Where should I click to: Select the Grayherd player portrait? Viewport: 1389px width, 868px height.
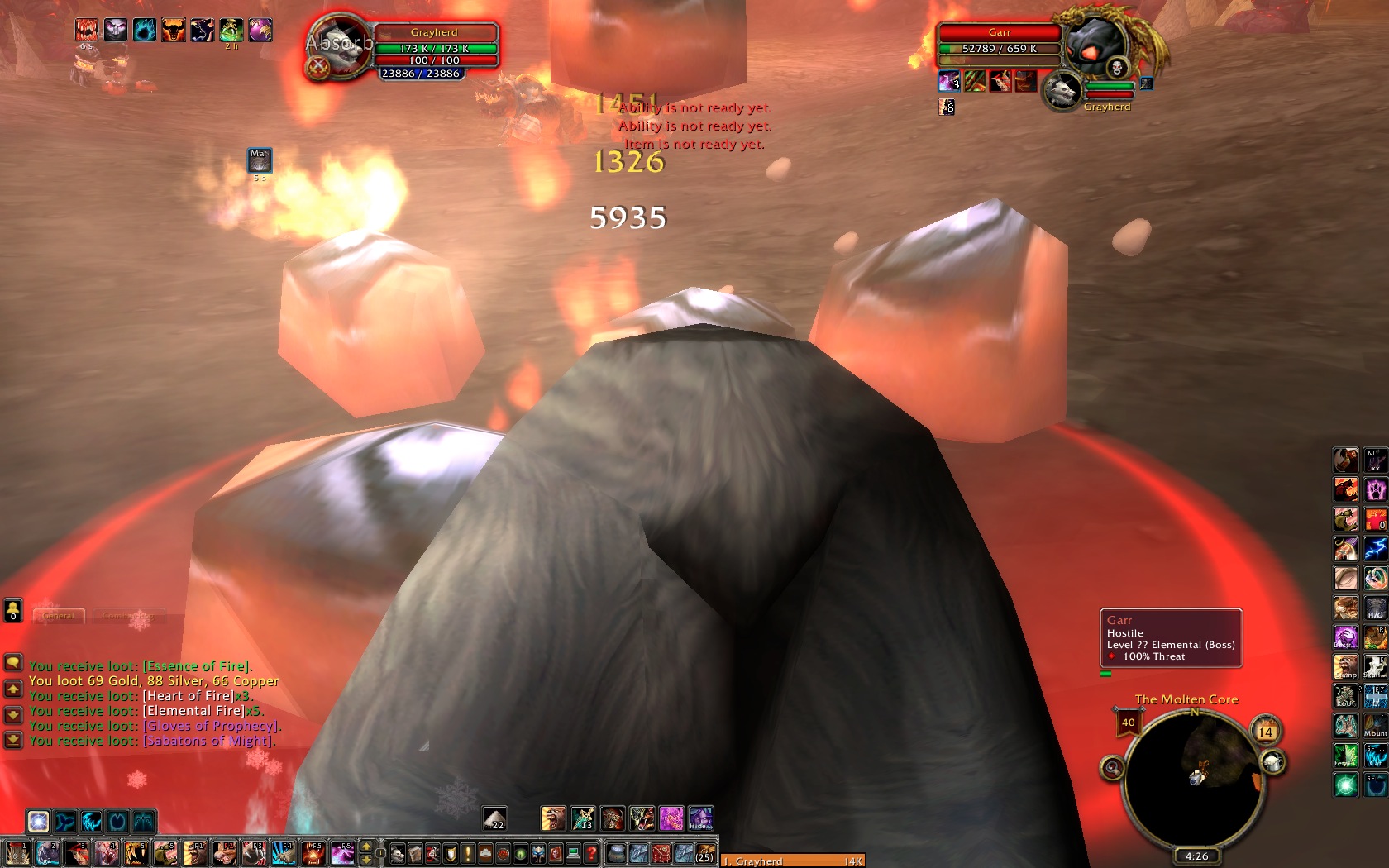[x=339, y=47]
